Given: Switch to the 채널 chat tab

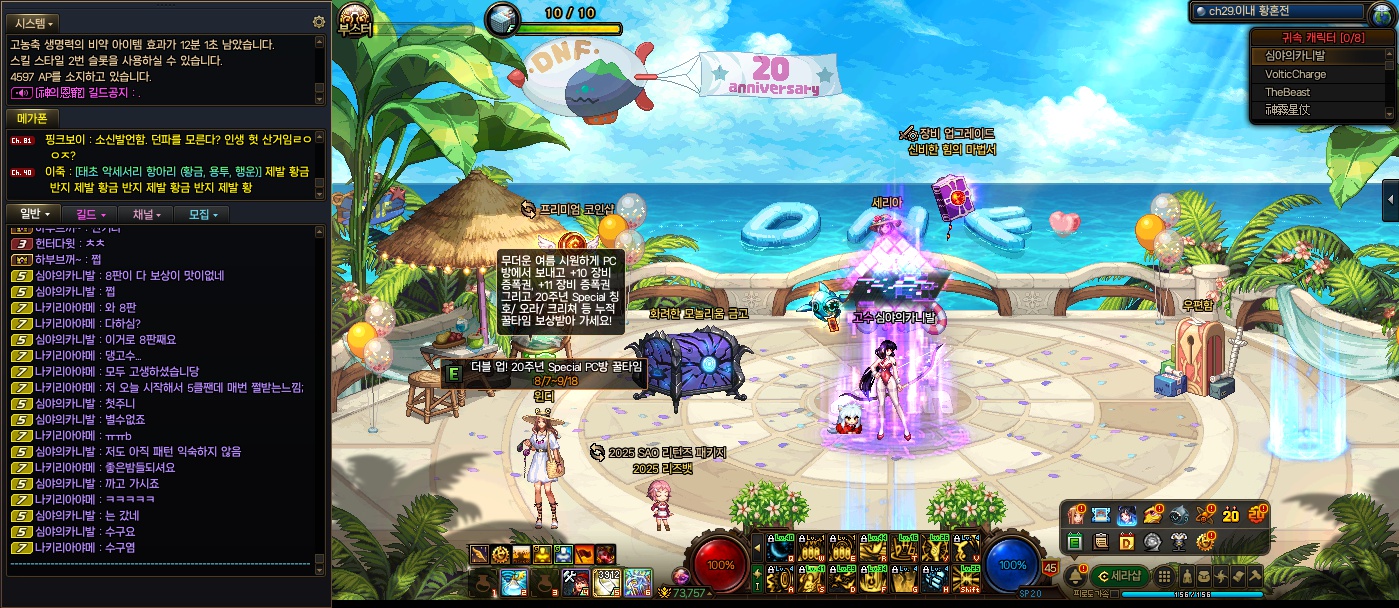Looking at the screenshot, I should pos(144,214).
